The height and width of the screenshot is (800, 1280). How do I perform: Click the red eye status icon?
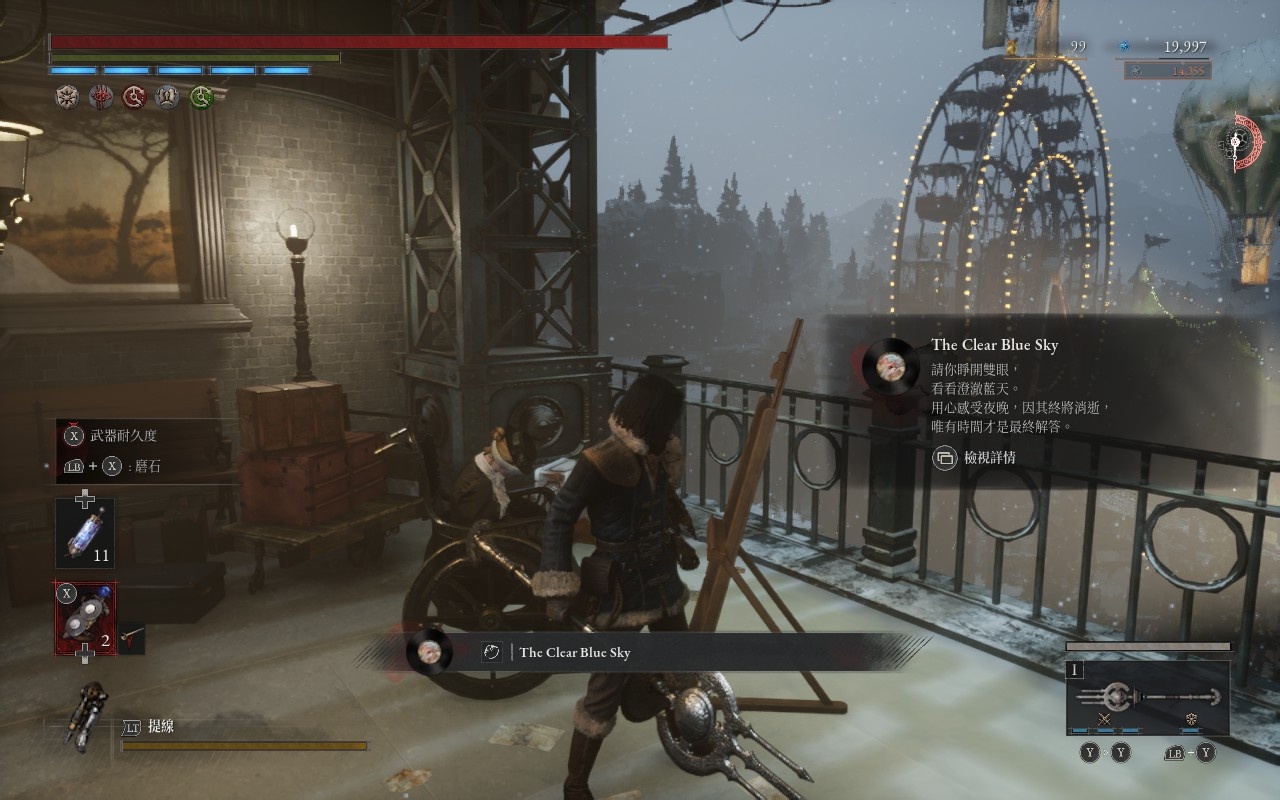click(x=101, y=97)
